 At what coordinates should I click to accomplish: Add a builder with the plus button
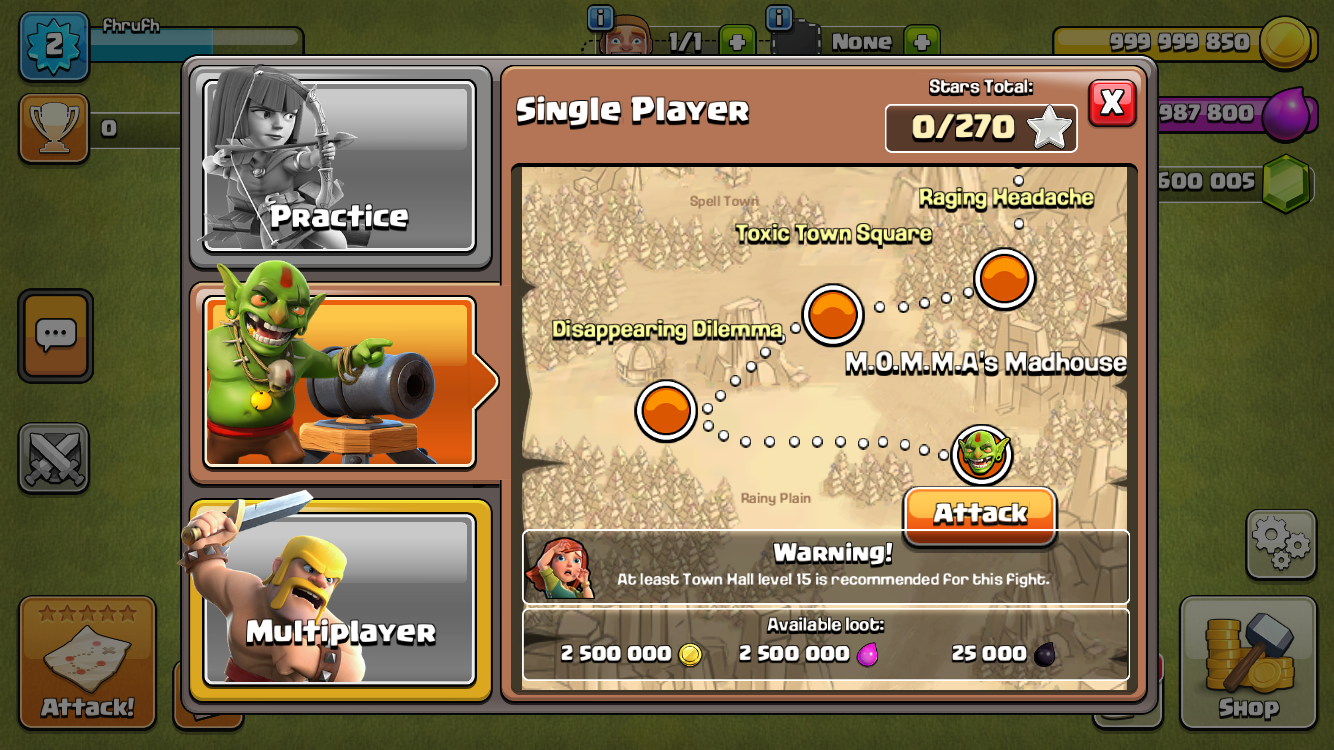pyautogui.click(x=736, y=42)
